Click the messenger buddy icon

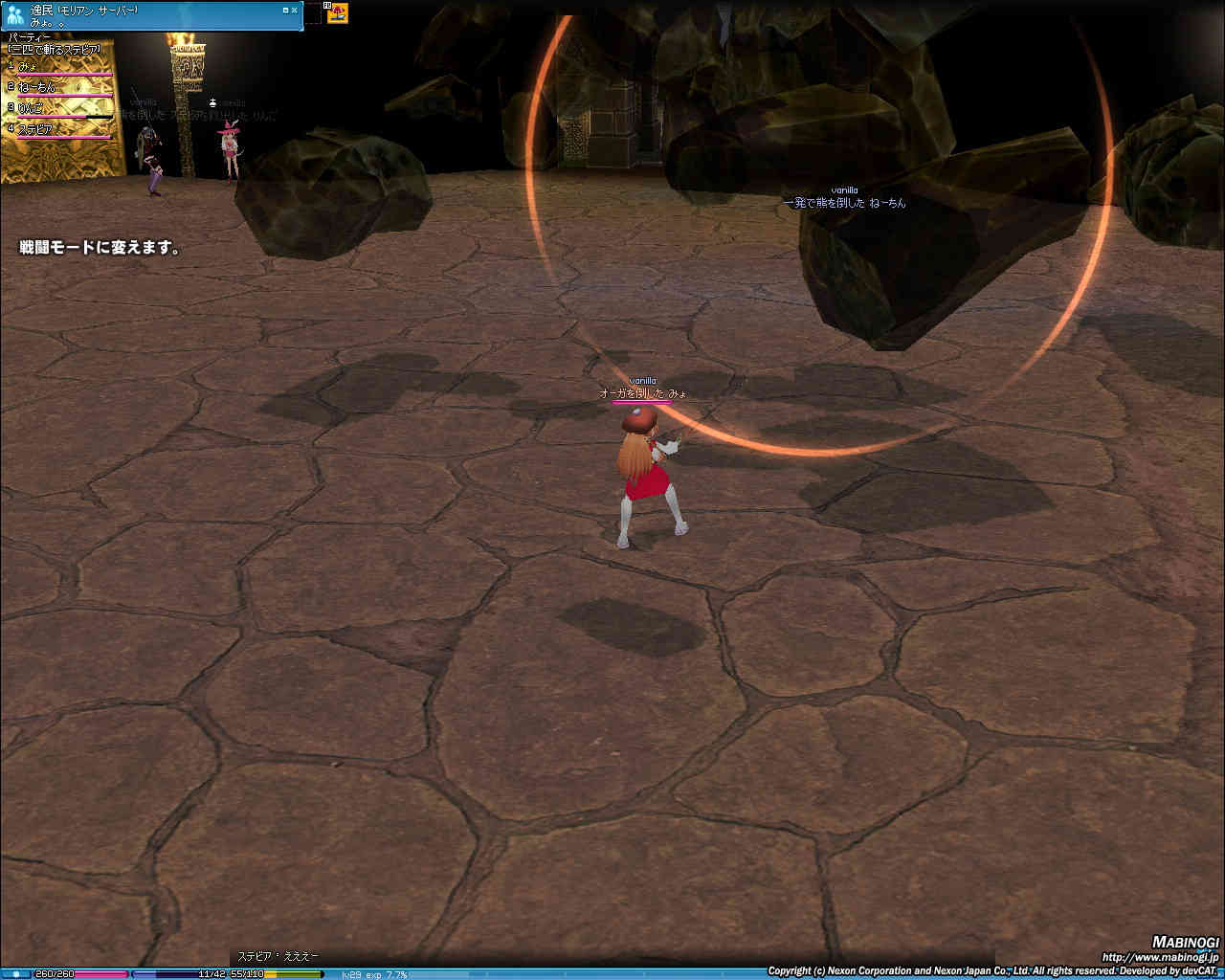[14, 14]
